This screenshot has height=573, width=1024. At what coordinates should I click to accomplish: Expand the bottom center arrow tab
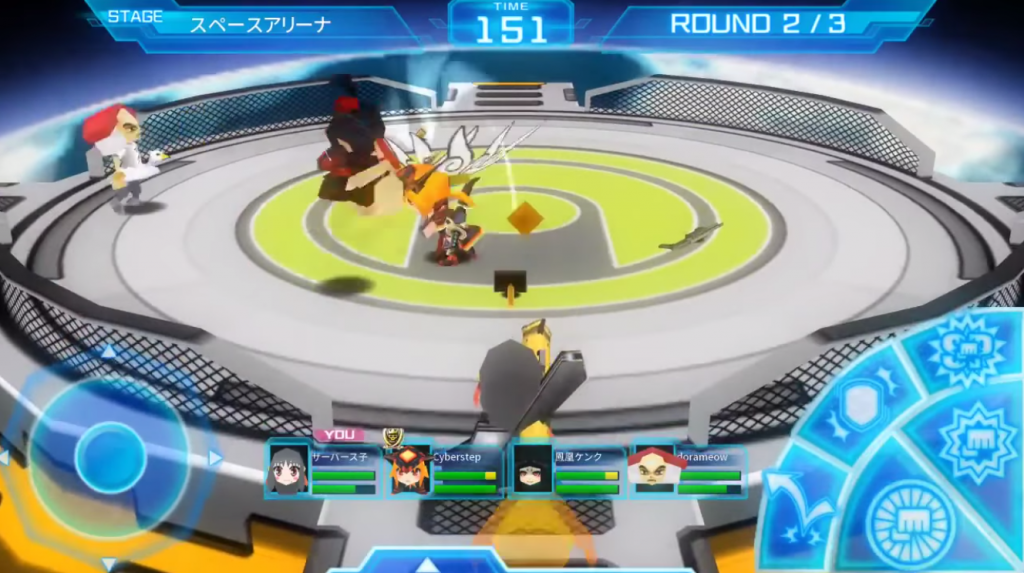428,563
